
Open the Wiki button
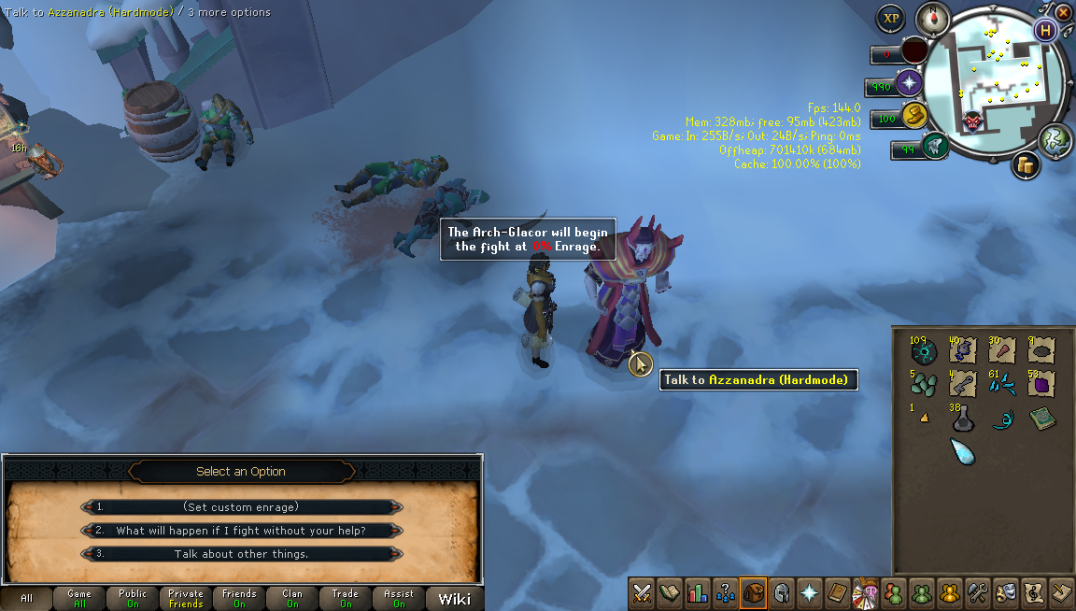[x=454, y=598]
